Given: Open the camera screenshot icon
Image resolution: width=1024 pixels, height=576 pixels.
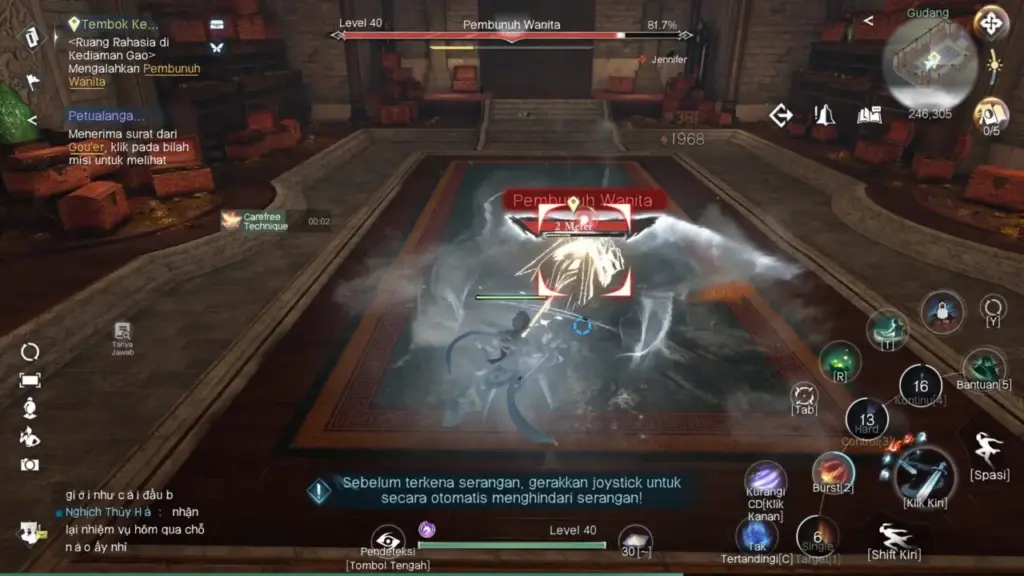Looking at the screenshot, I should point(30,465).
